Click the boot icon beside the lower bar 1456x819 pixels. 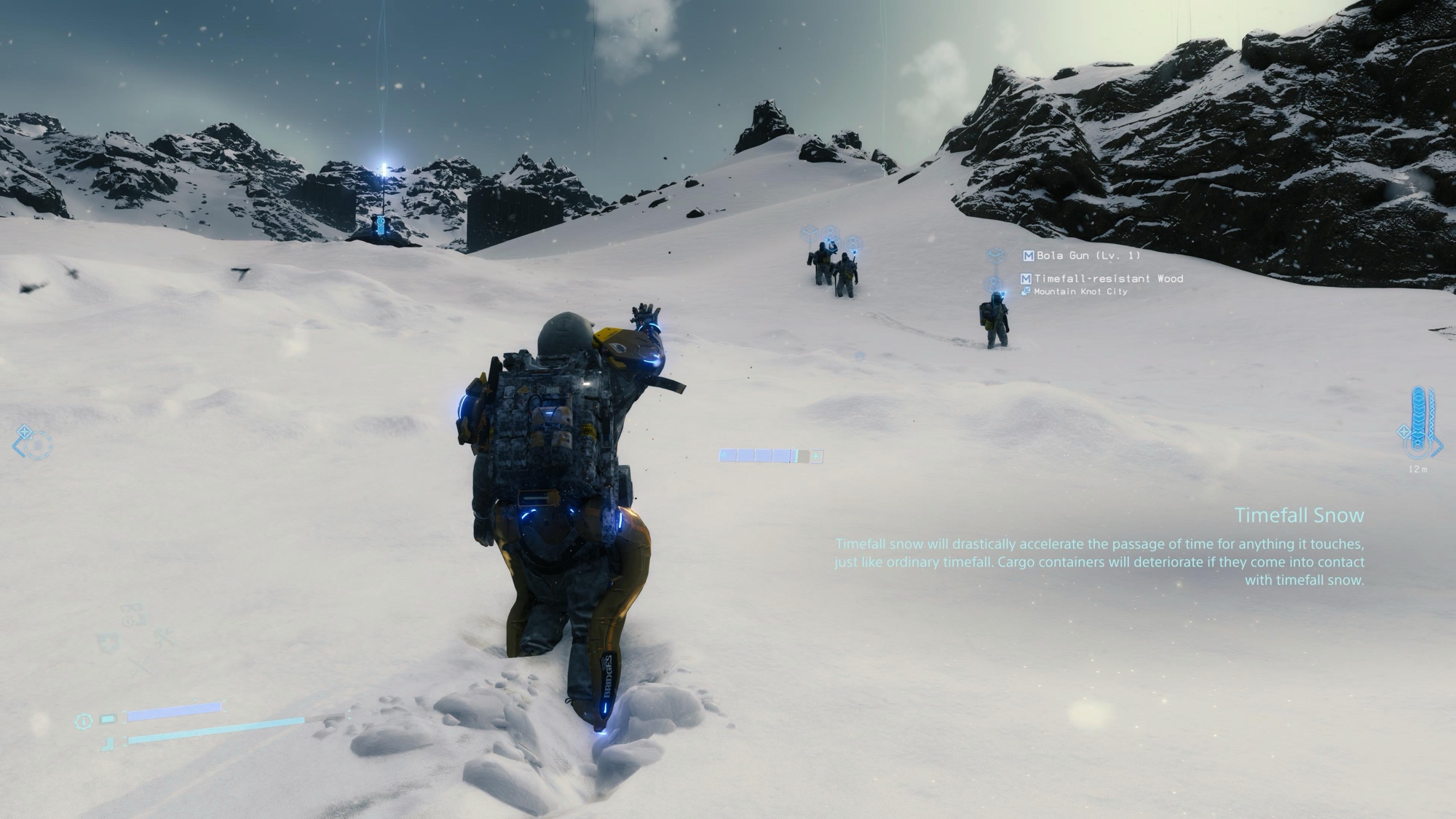click(108, 743)
